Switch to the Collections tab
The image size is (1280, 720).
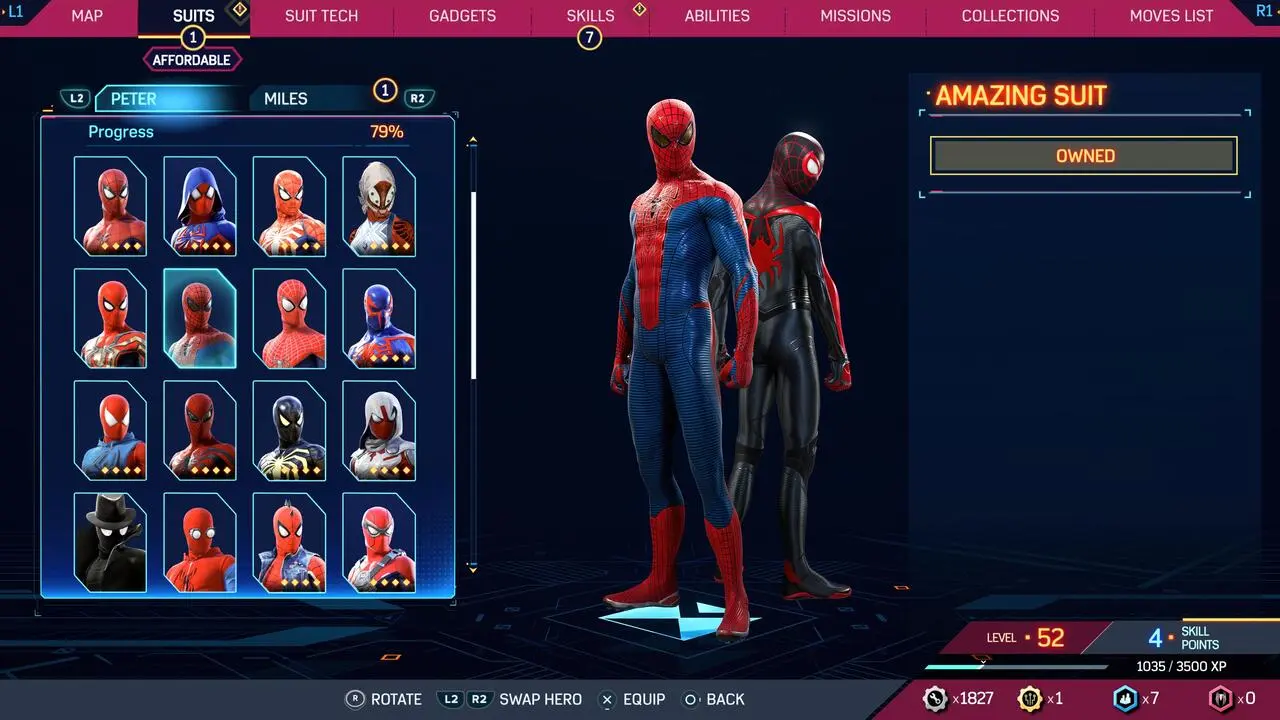point(1010,16)
